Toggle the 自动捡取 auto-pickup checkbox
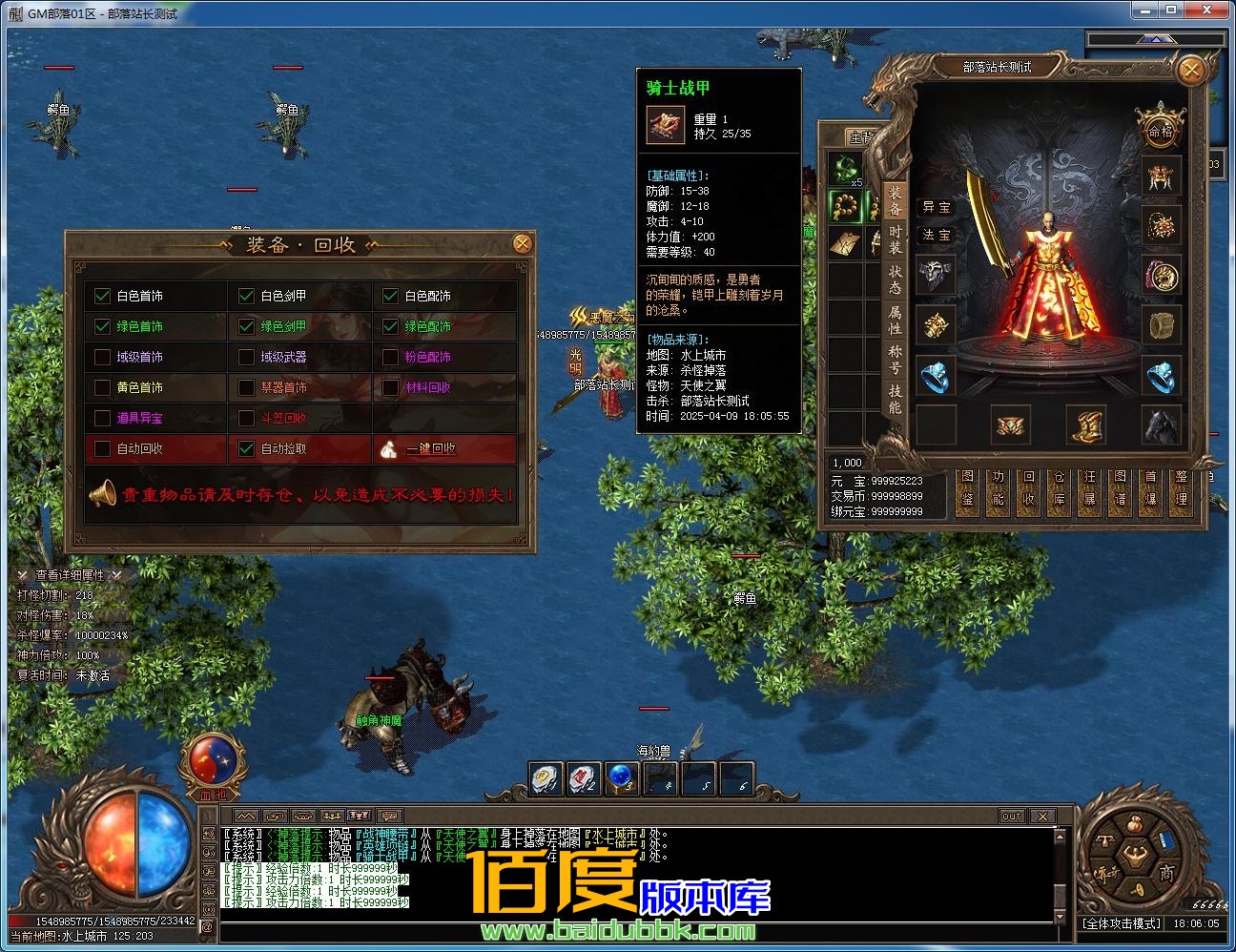1236x952 pixels. click(x=247, y=448)
